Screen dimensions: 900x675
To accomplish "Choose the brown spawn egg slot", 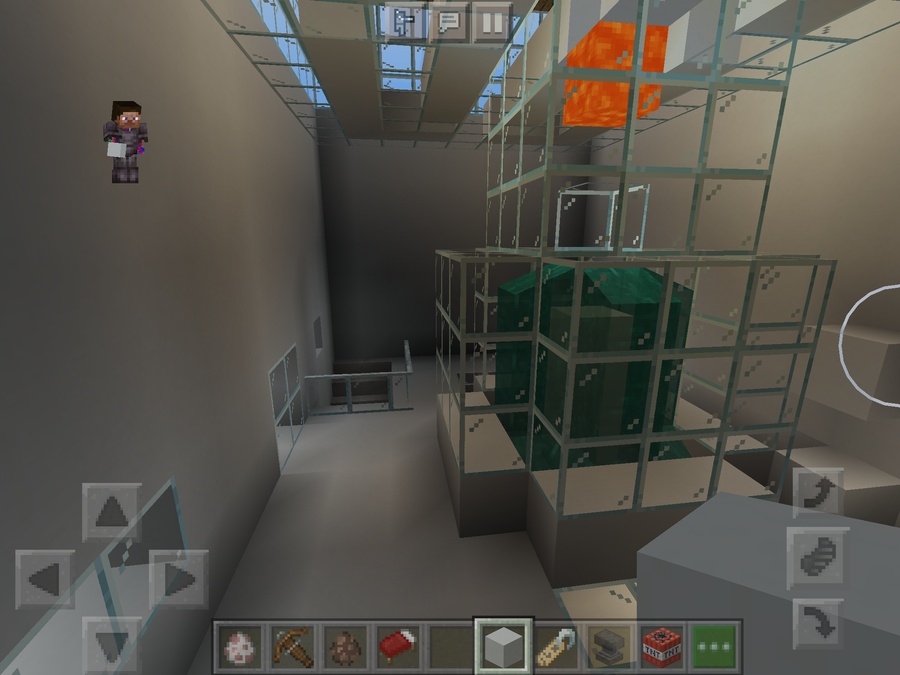I will tap(346, 647).
